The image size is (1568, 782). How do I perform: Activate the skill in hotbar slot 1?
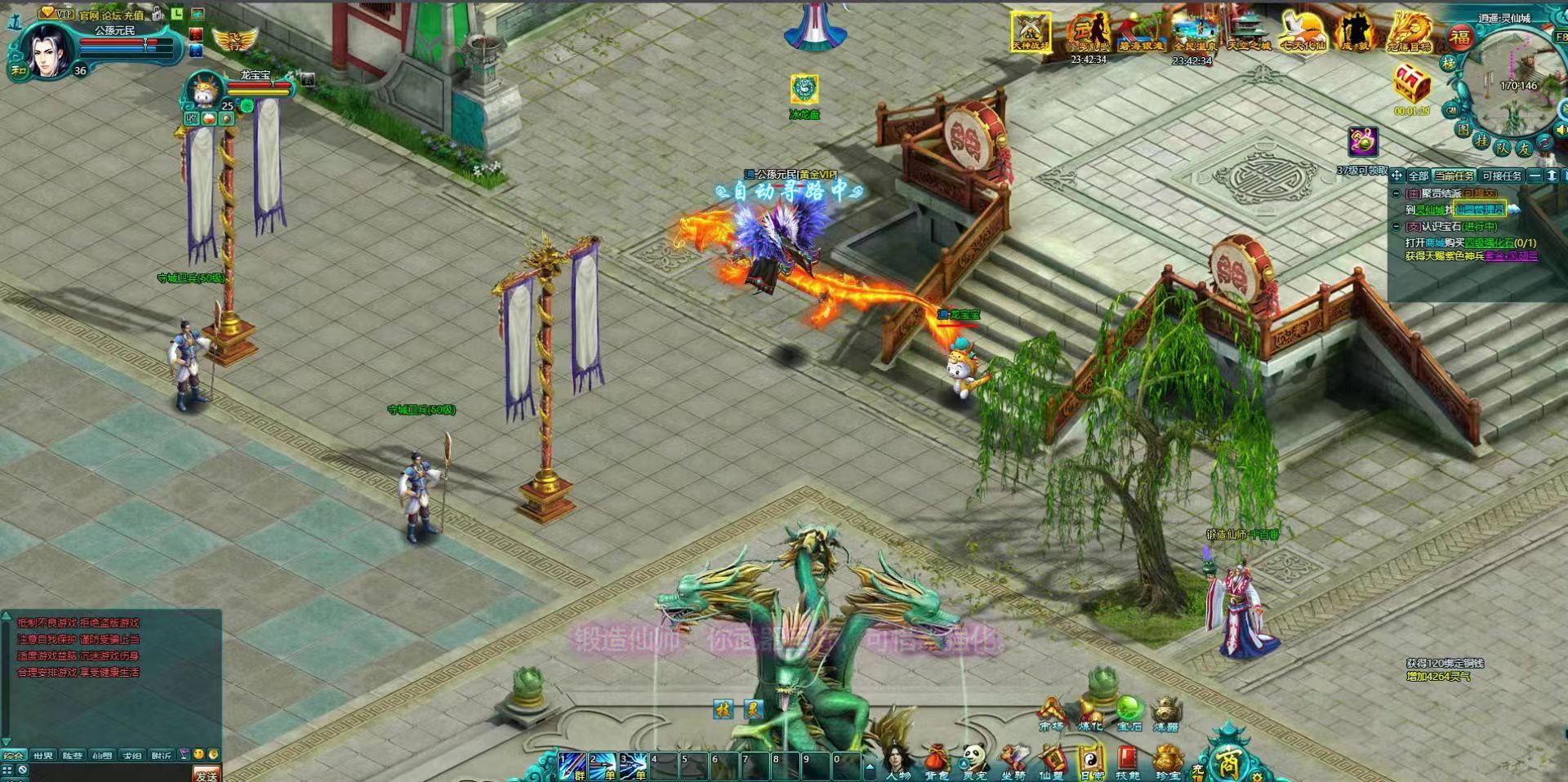click(572, 766)
